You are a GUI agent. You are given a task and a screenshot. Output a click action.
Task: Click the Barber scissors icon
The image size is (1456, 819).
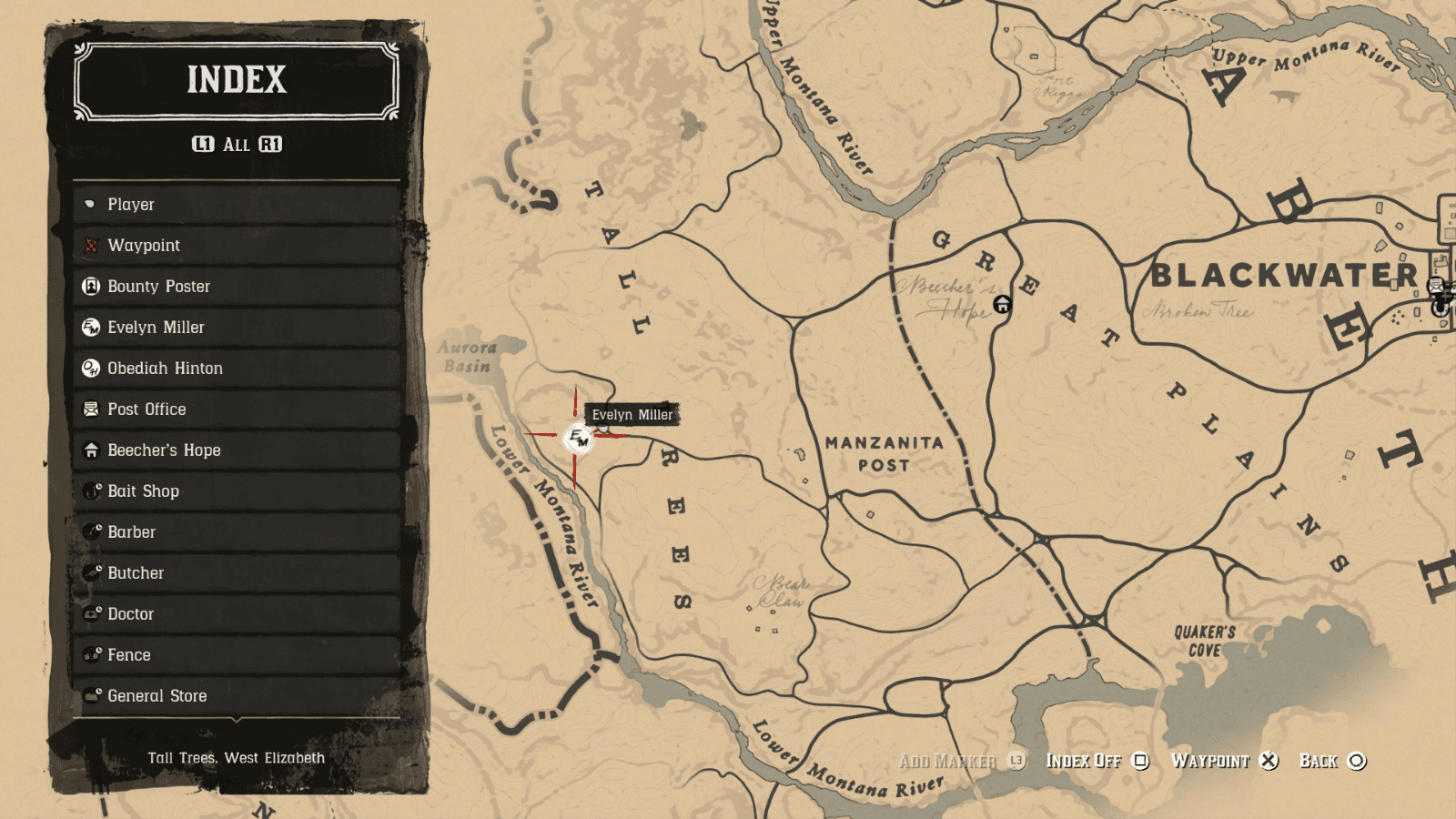click(92, 531)
